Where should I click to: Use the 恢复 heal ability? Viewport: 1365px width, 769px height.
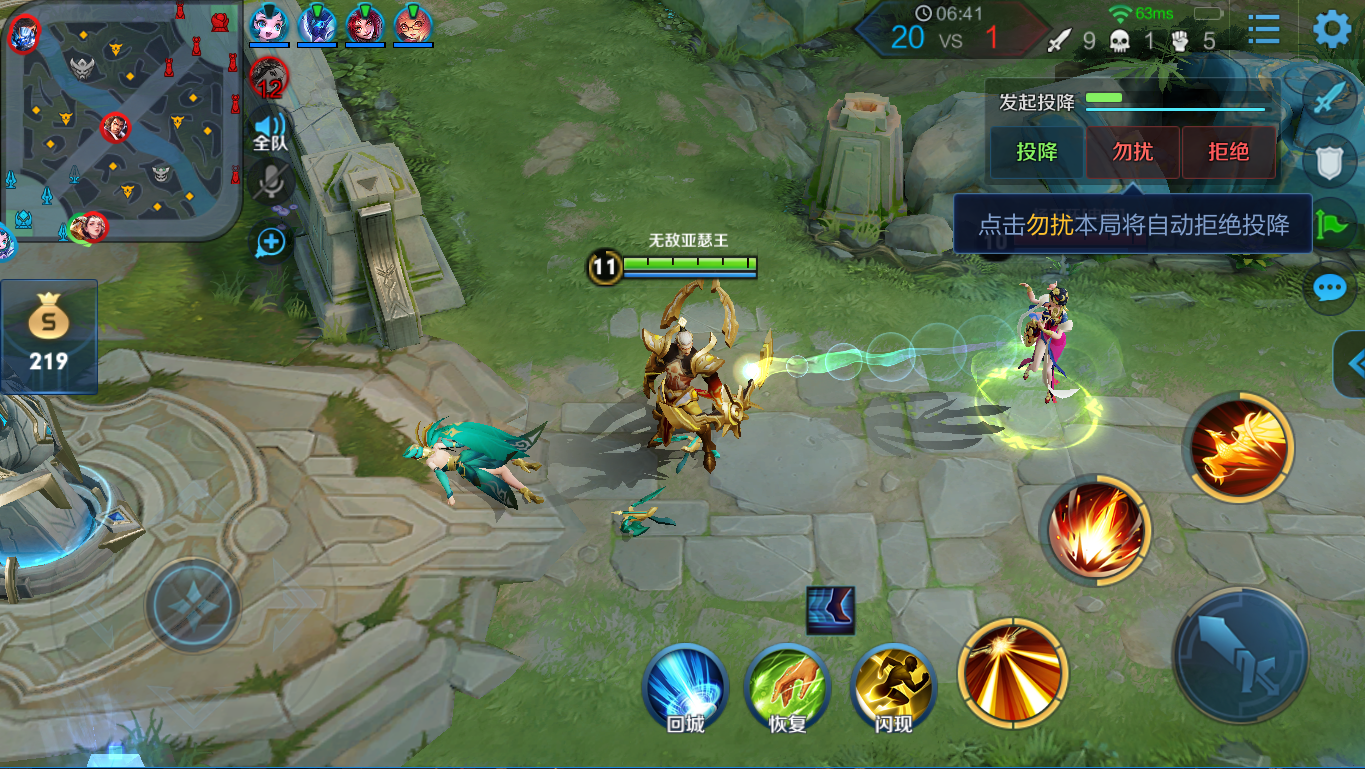[x=787, y=688]
